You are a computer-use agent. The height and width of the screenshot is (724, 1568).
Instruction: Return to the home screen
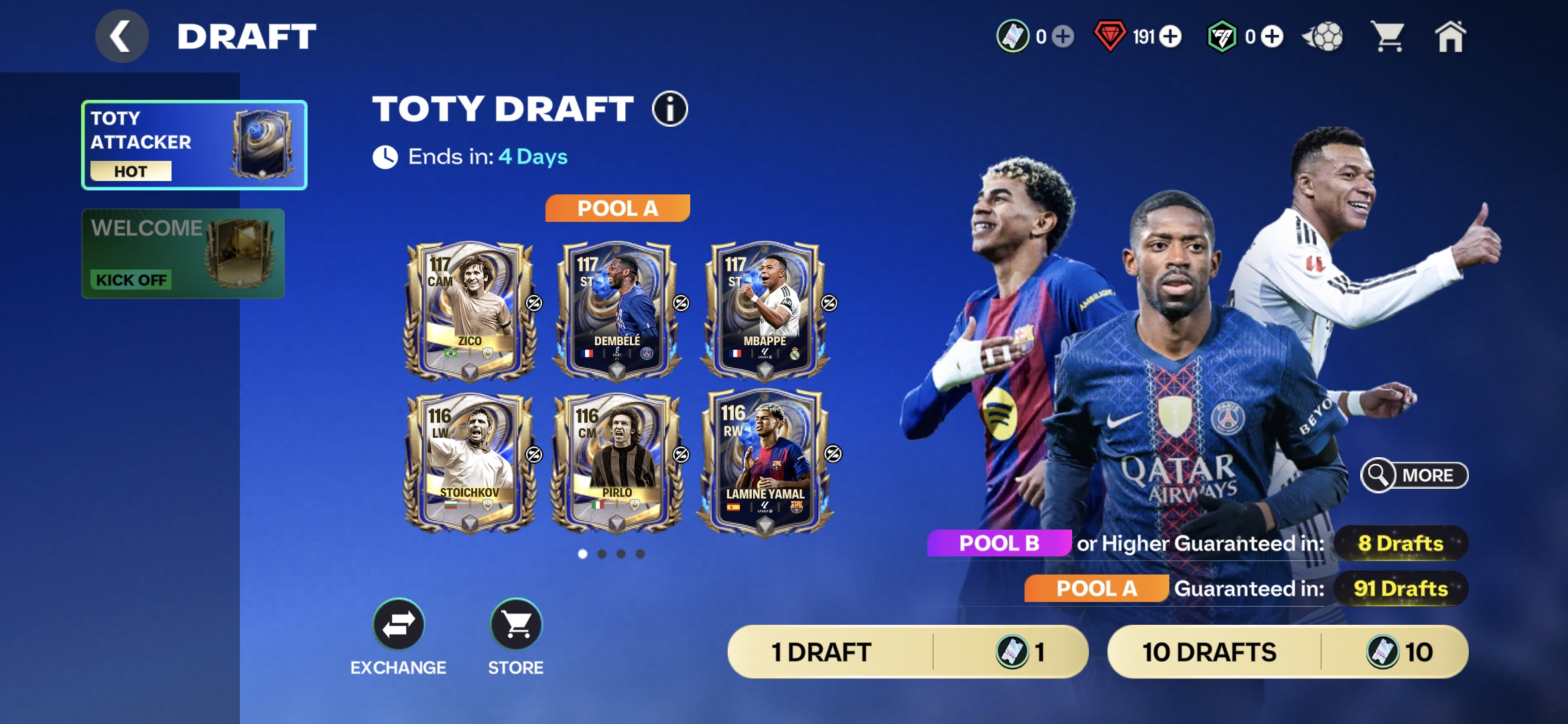[1450, 36]
